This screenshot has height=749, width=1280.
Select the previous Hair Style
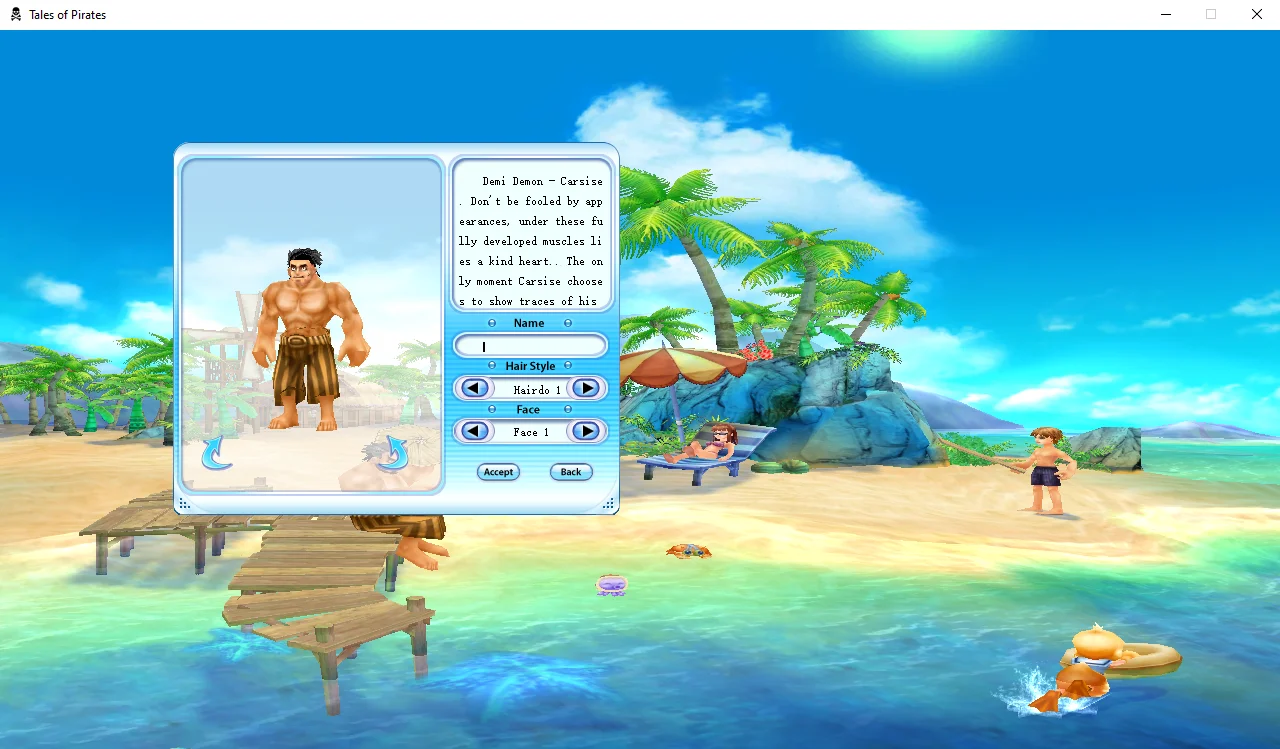coord(476,388)
